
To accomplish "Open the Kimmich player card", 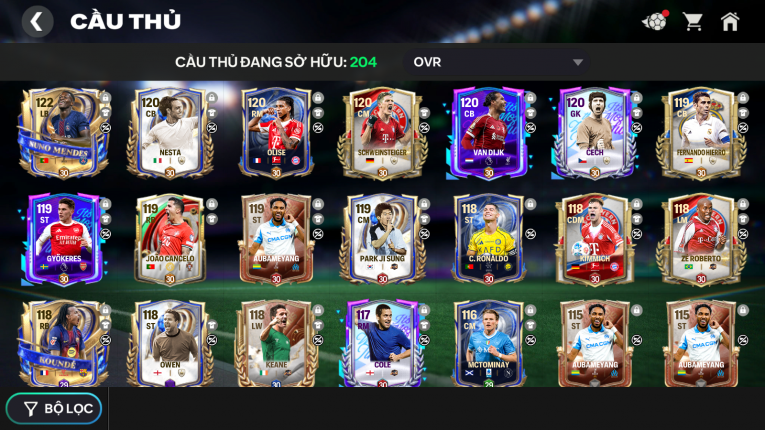I will (x=594, y=239).
